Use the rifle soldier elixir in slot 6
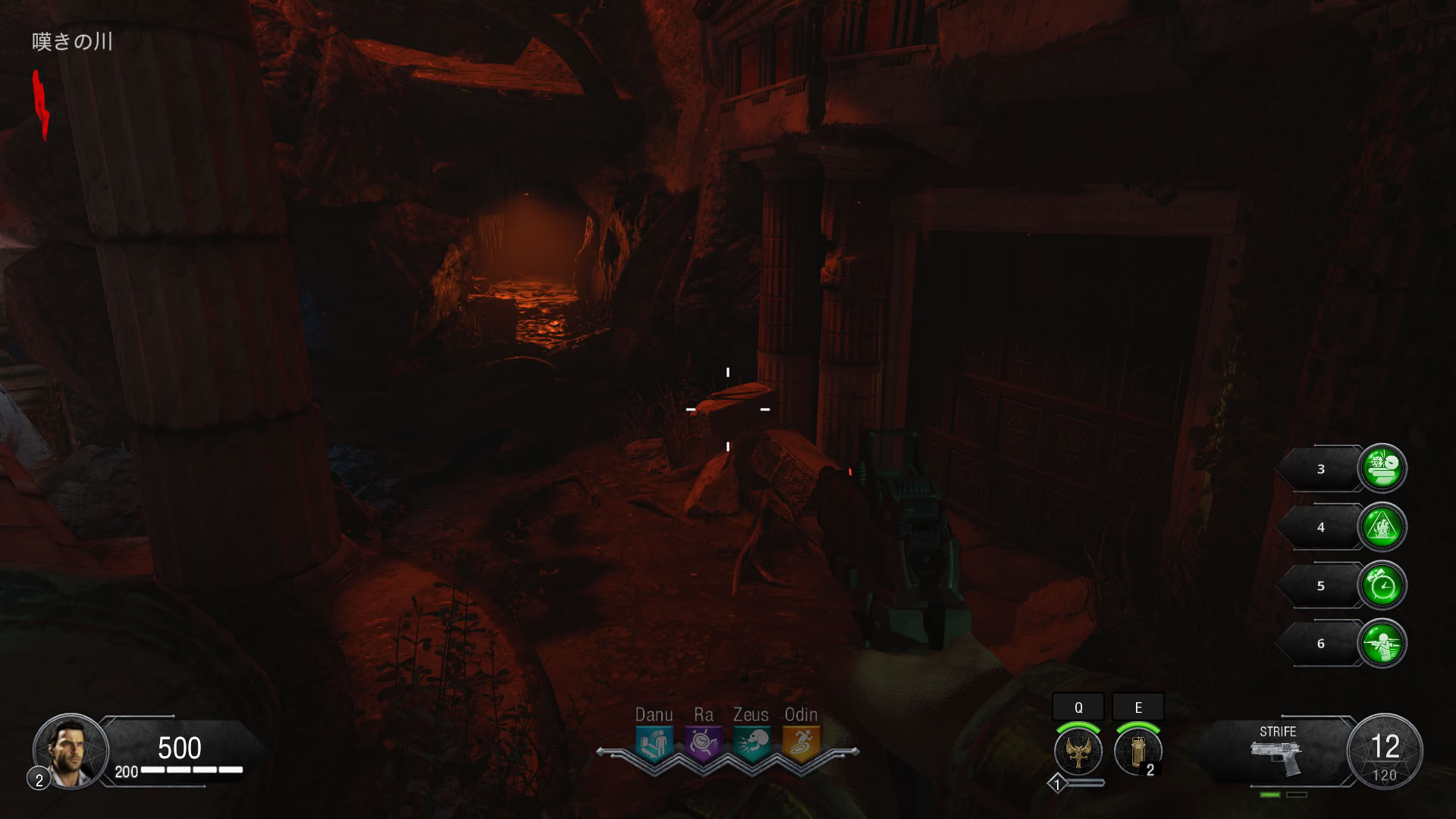 coord(1382,644)
